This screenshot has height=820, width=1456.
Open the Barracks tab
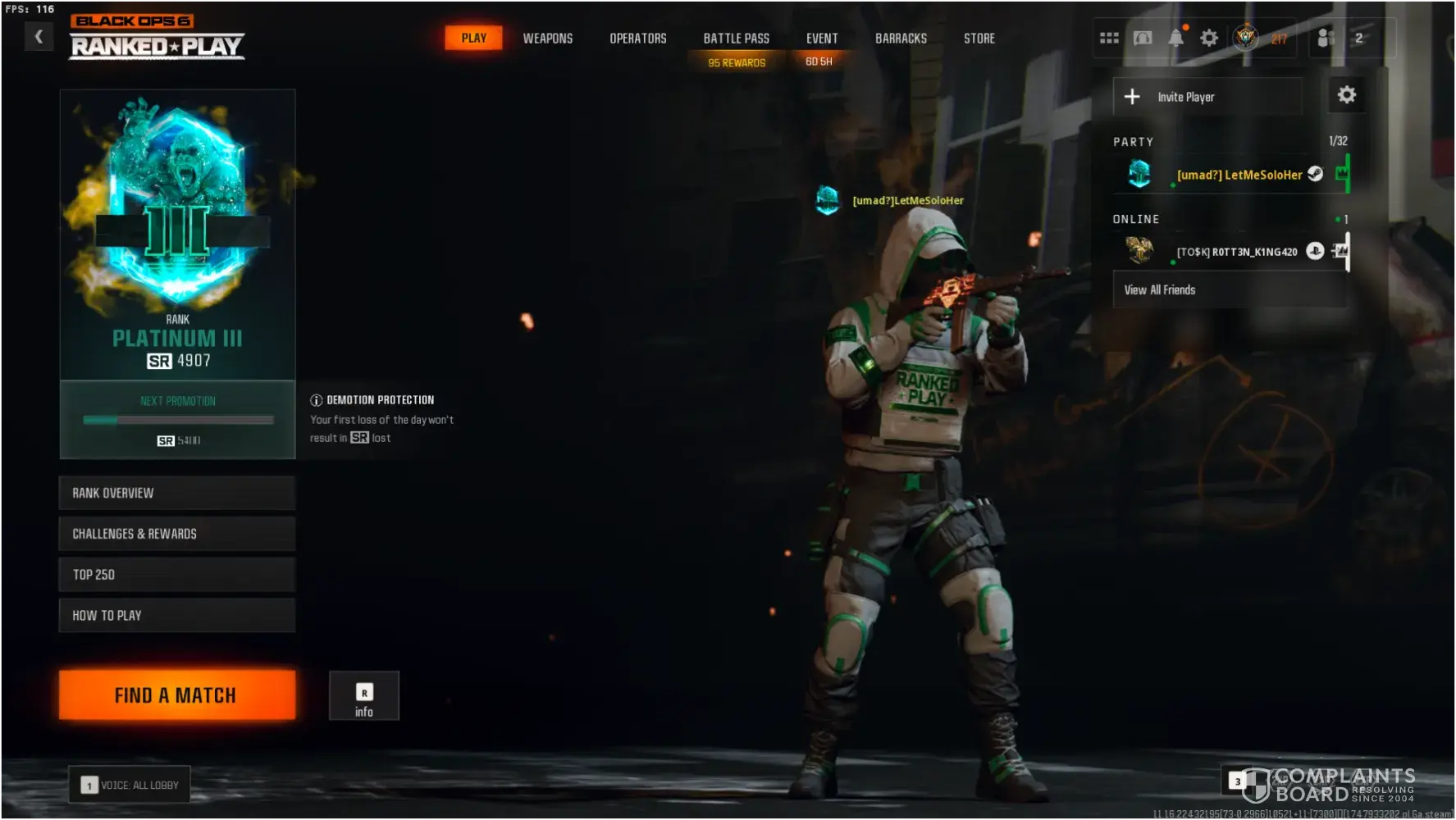(901, 39)
